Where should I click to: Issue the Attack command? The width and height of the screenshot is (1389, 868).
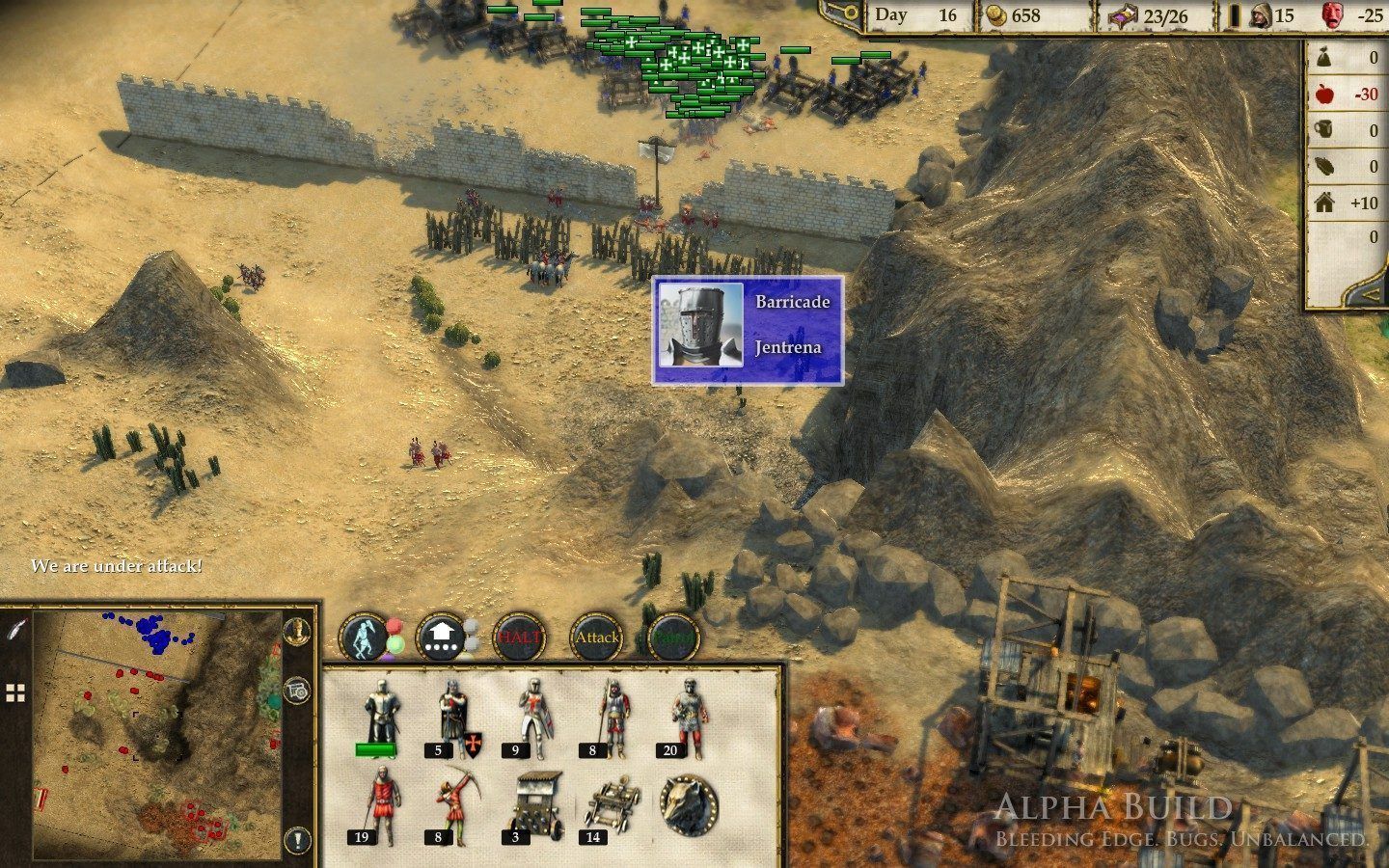(597, 637)
